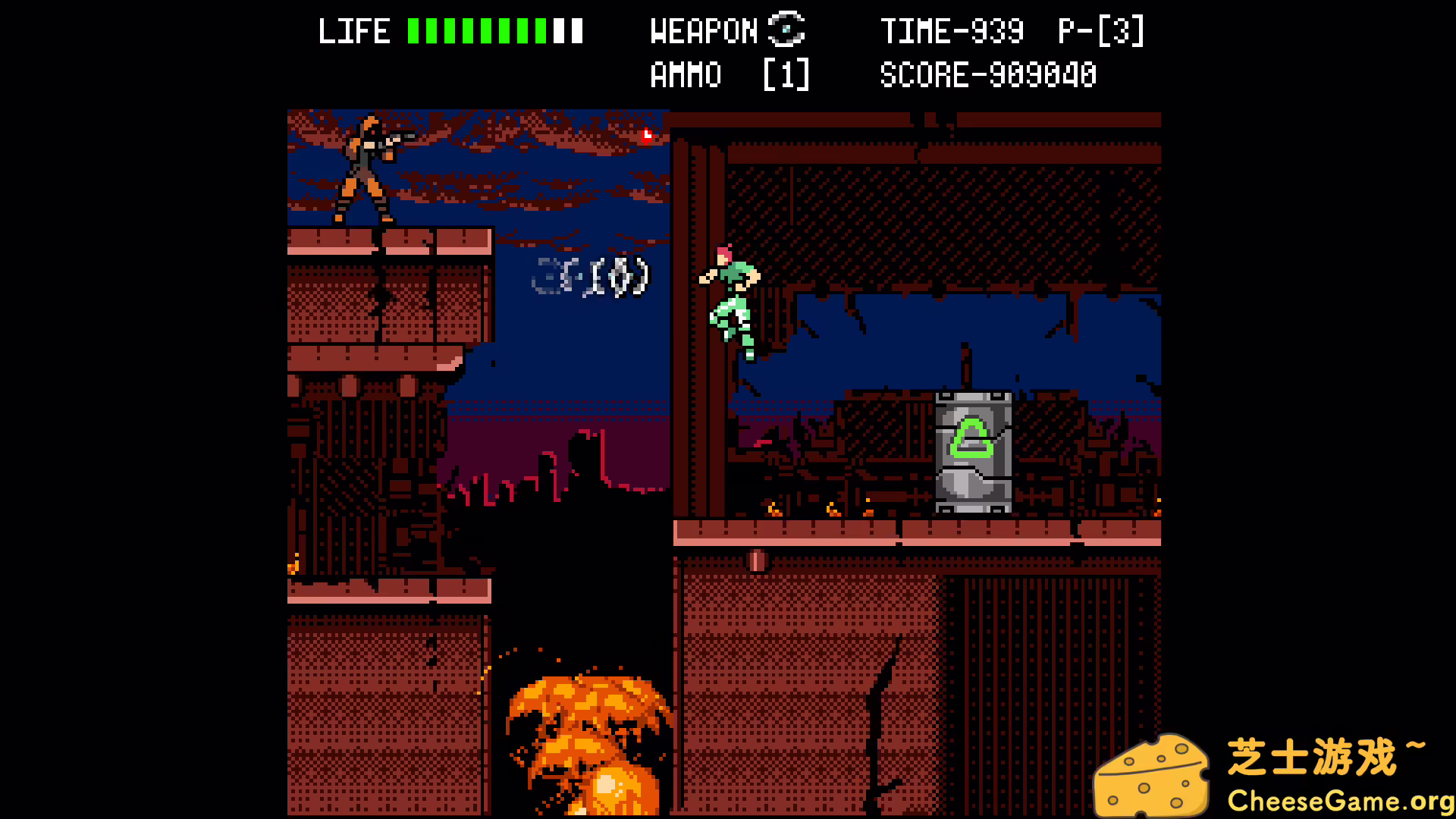Click the TIME-939 counter
The height and width of the screenshot is (819, 1456).
[x=952, y=31]
